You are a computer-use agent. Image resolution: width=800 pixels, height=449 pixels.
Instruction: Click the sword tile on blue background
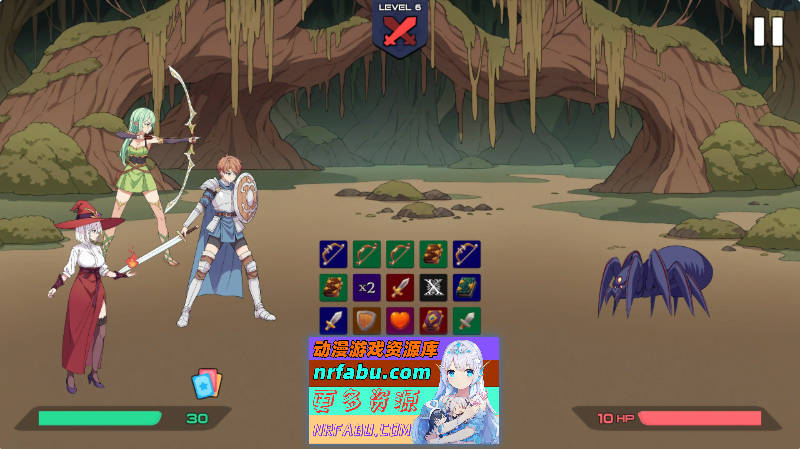(334, 321)
